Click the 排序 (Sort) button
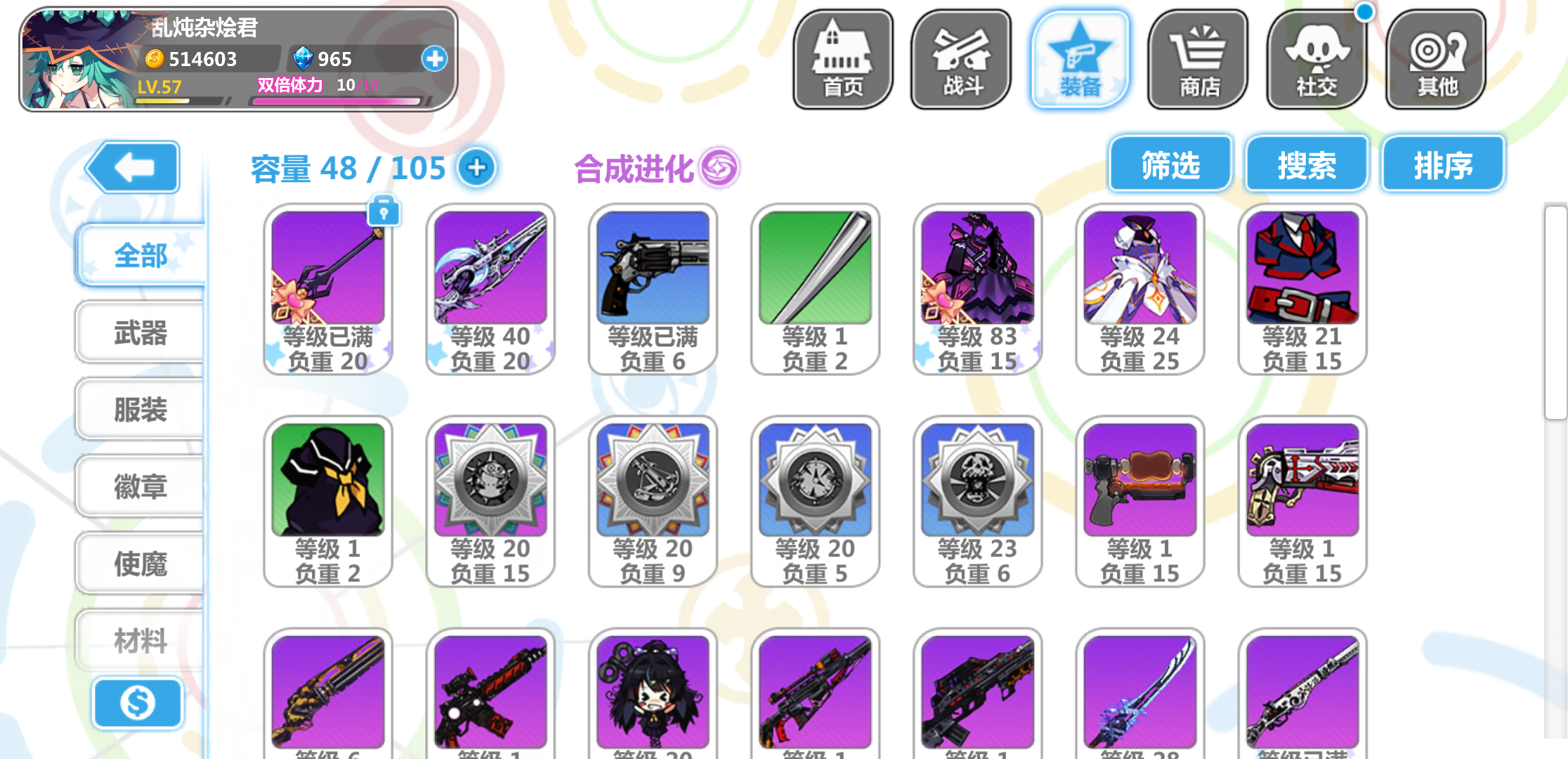 coord(1442,164)
